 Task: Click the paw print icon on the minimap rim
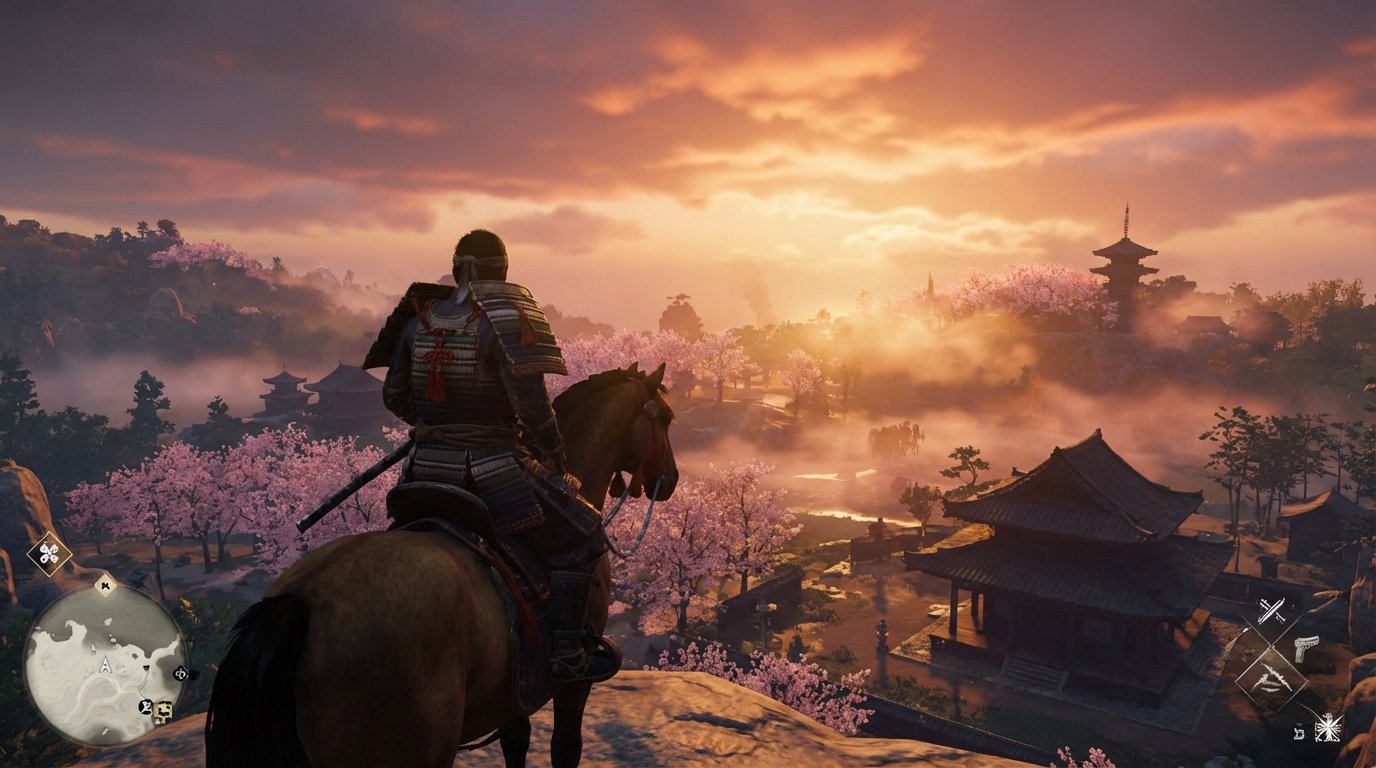tap(105, 585)
